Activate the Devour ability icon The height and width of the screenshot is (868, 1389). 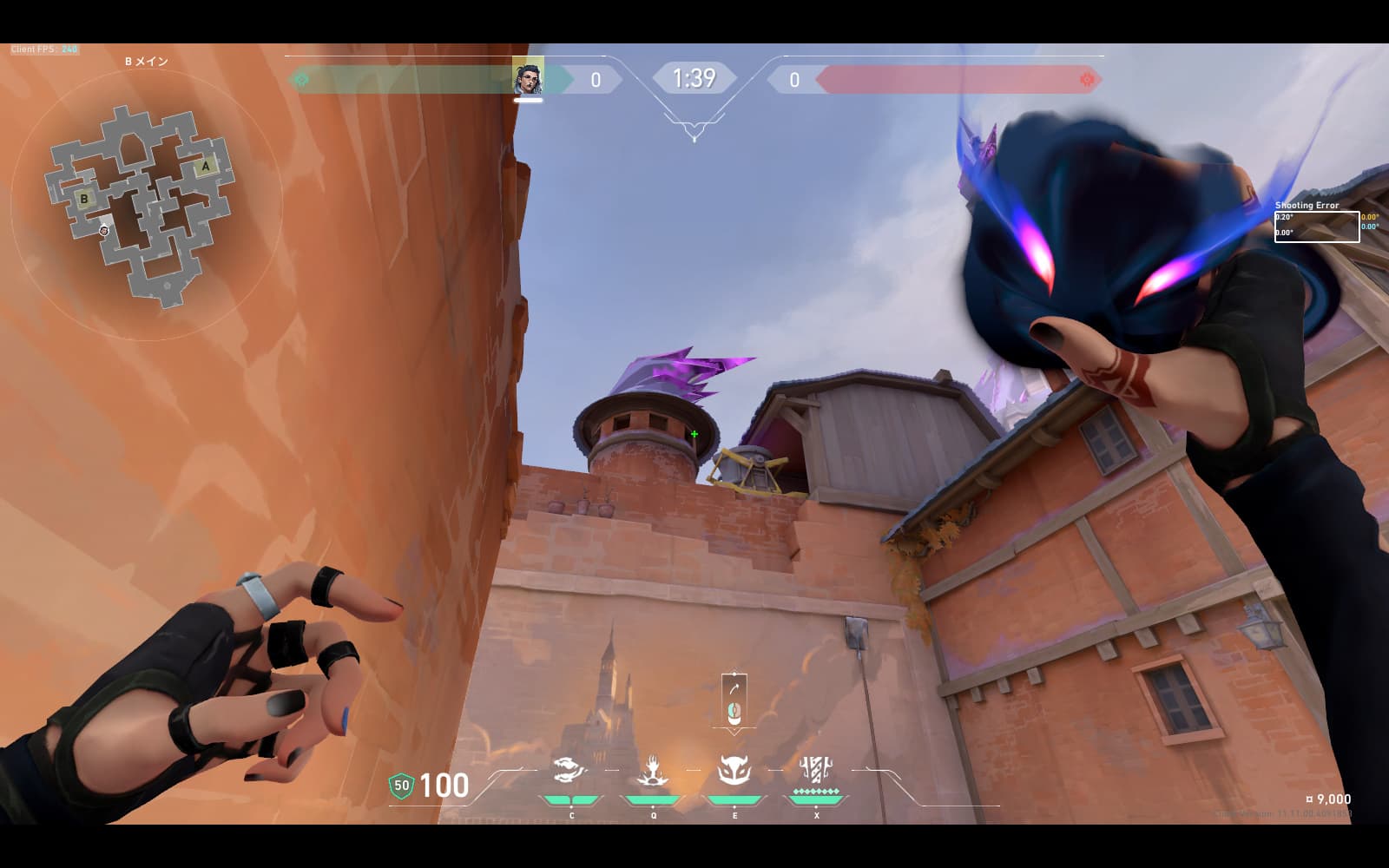652,770
